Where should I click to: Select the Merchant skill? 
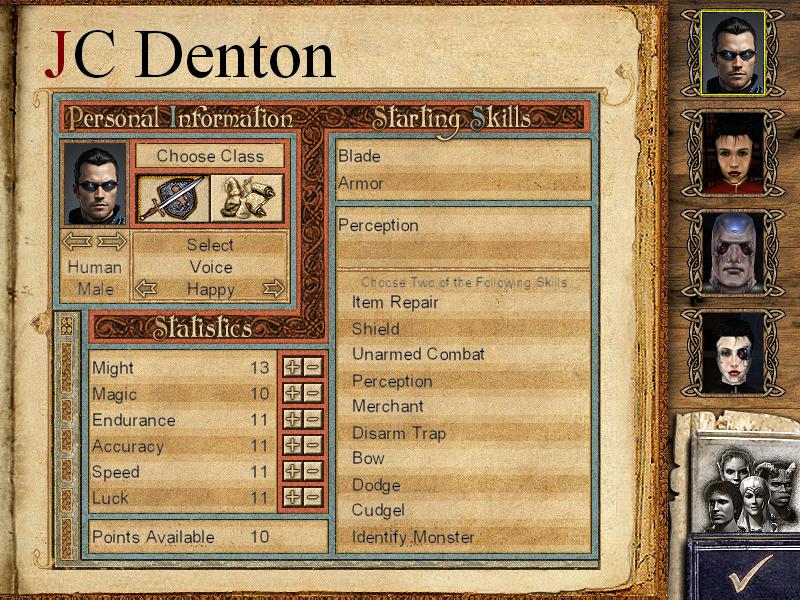[388, 406]
